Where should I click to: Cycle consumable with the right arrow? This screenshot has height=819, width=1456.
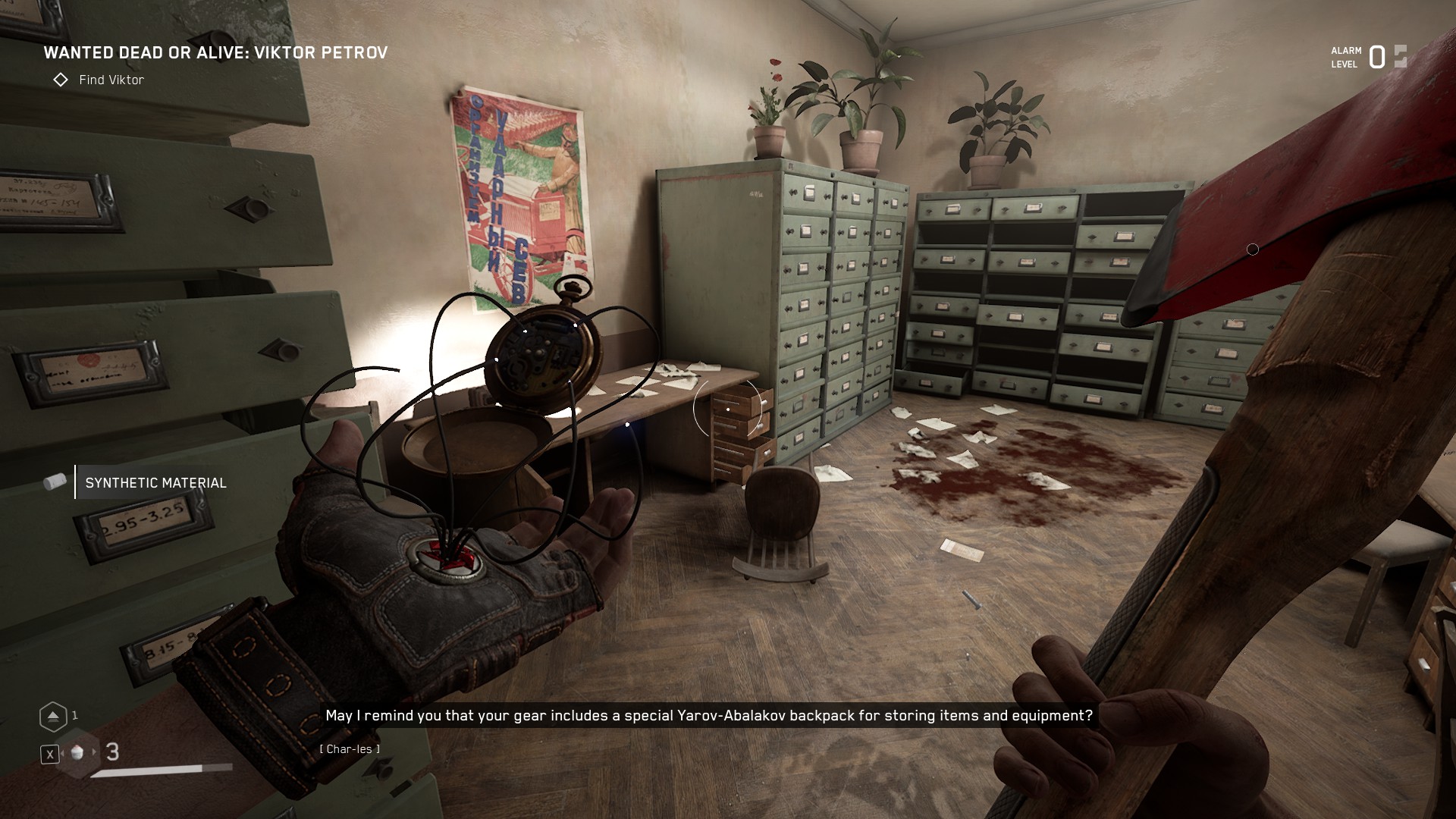pyautogui.click(x=95, y=752)
